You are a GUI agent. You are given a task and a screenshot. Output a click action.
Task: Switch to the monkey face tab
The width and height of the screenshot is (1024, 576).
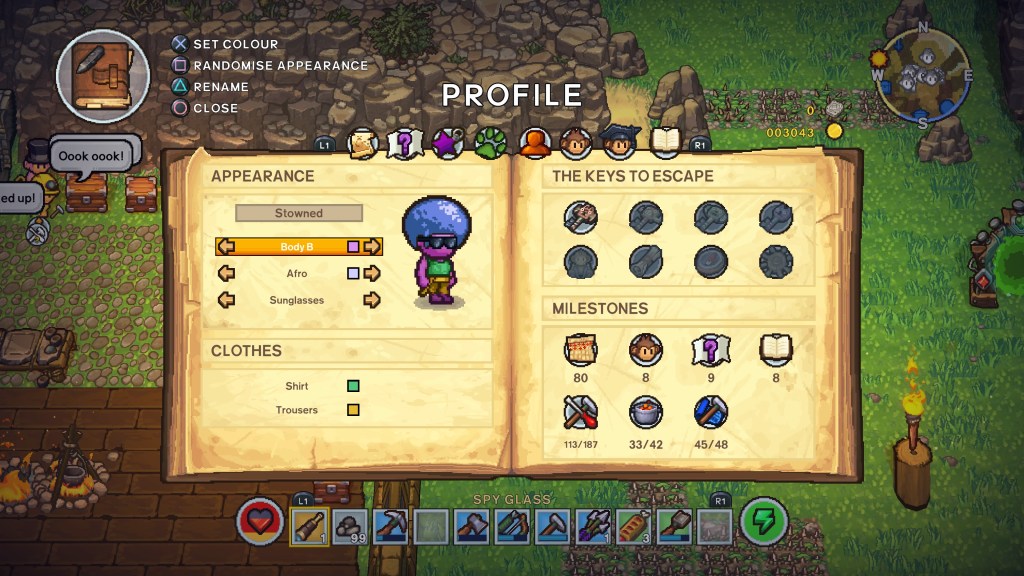[x=576, y=144]
